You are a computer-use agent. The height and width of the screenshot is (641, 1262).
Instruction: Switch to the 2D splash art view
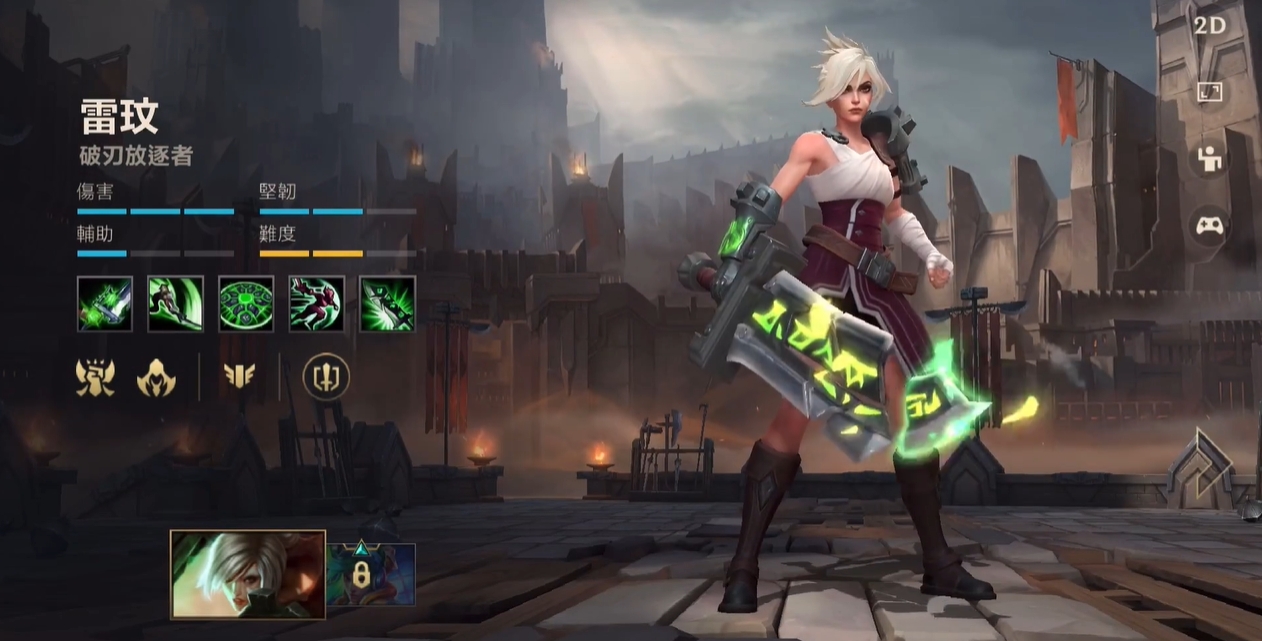(x=1210, y=26)
